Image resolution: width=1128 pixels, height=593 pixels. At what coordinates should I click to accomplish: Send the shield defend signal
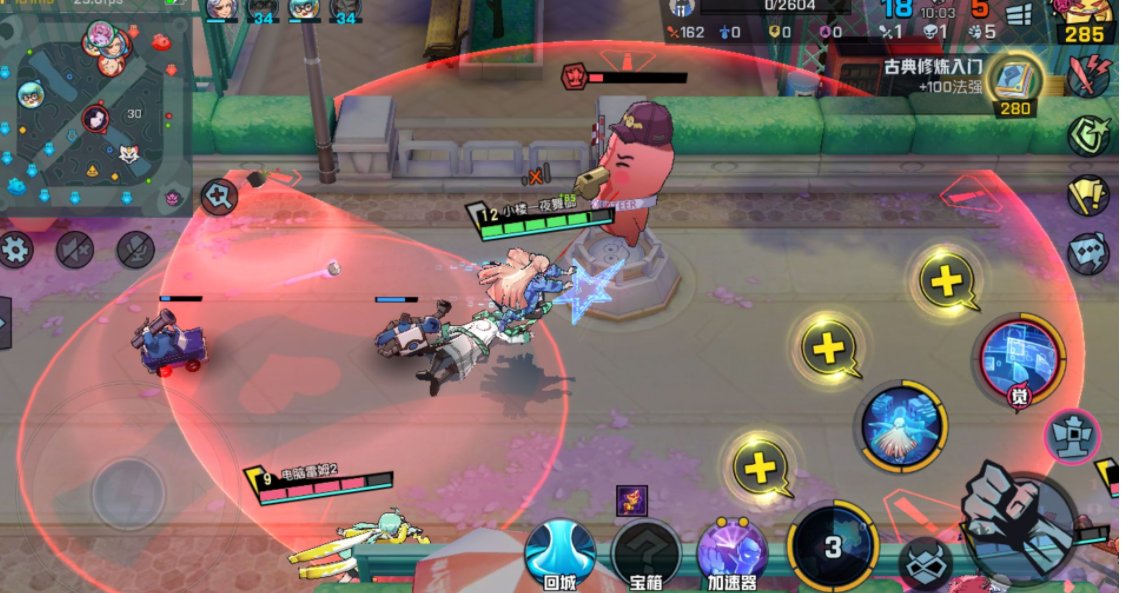(1088, 135)
